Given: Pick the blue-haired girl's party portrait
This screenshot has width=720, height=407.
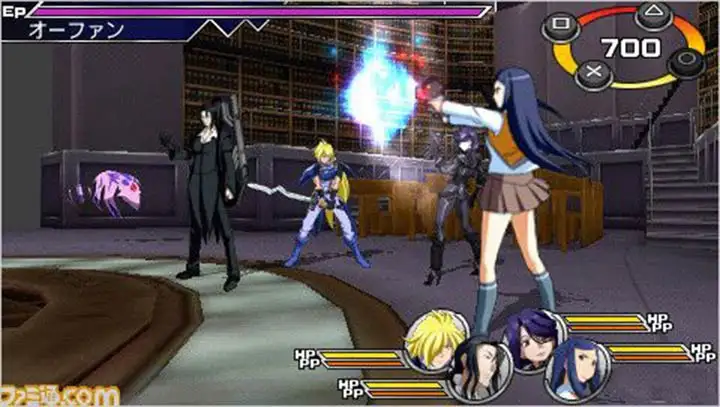Looking at the screenshot, I should click(577, 368).
